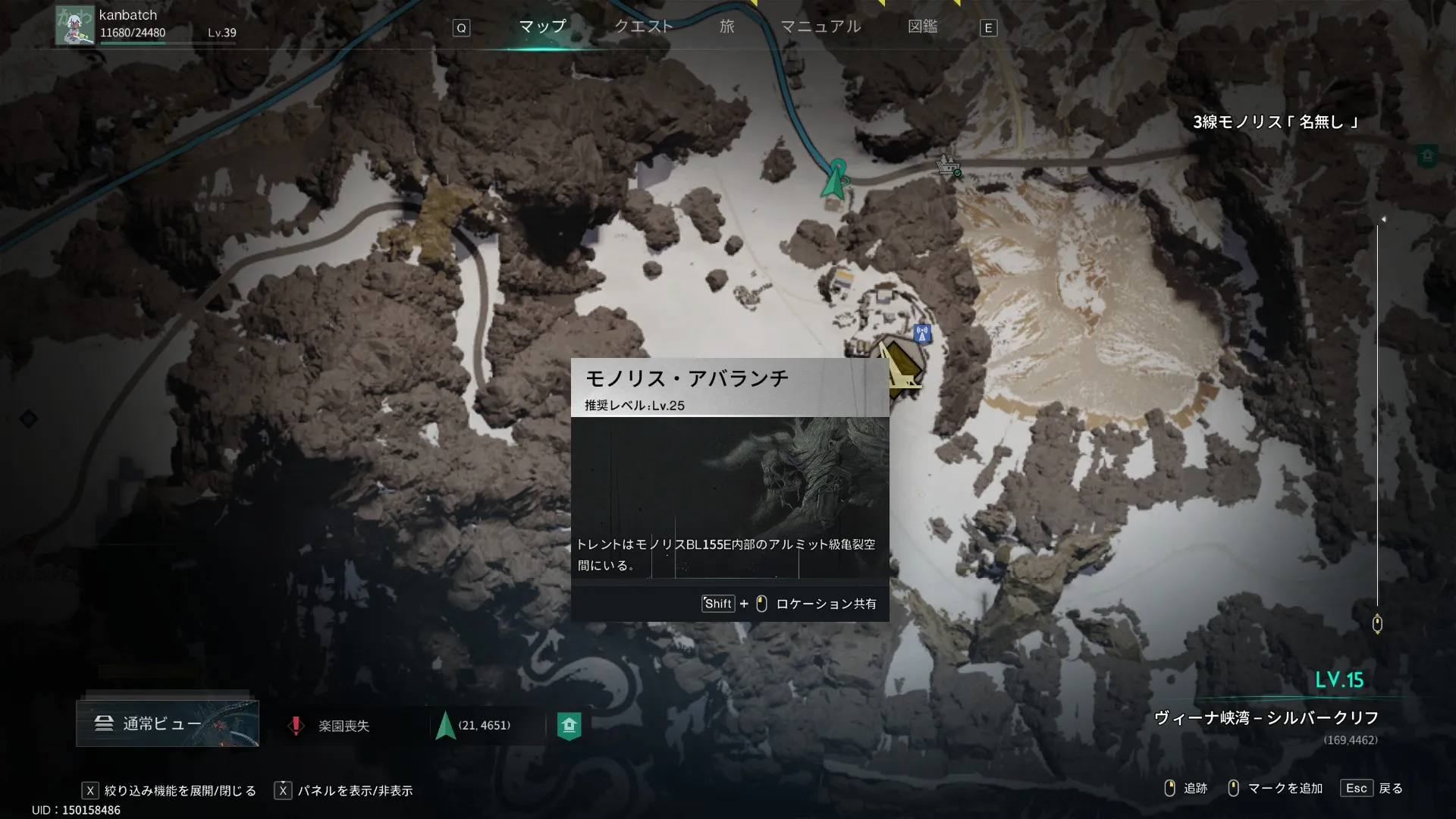The width and height of the screenshot is (1456, 819).
Task: Switch to the クエスト tab
Action: click(643, 27)
